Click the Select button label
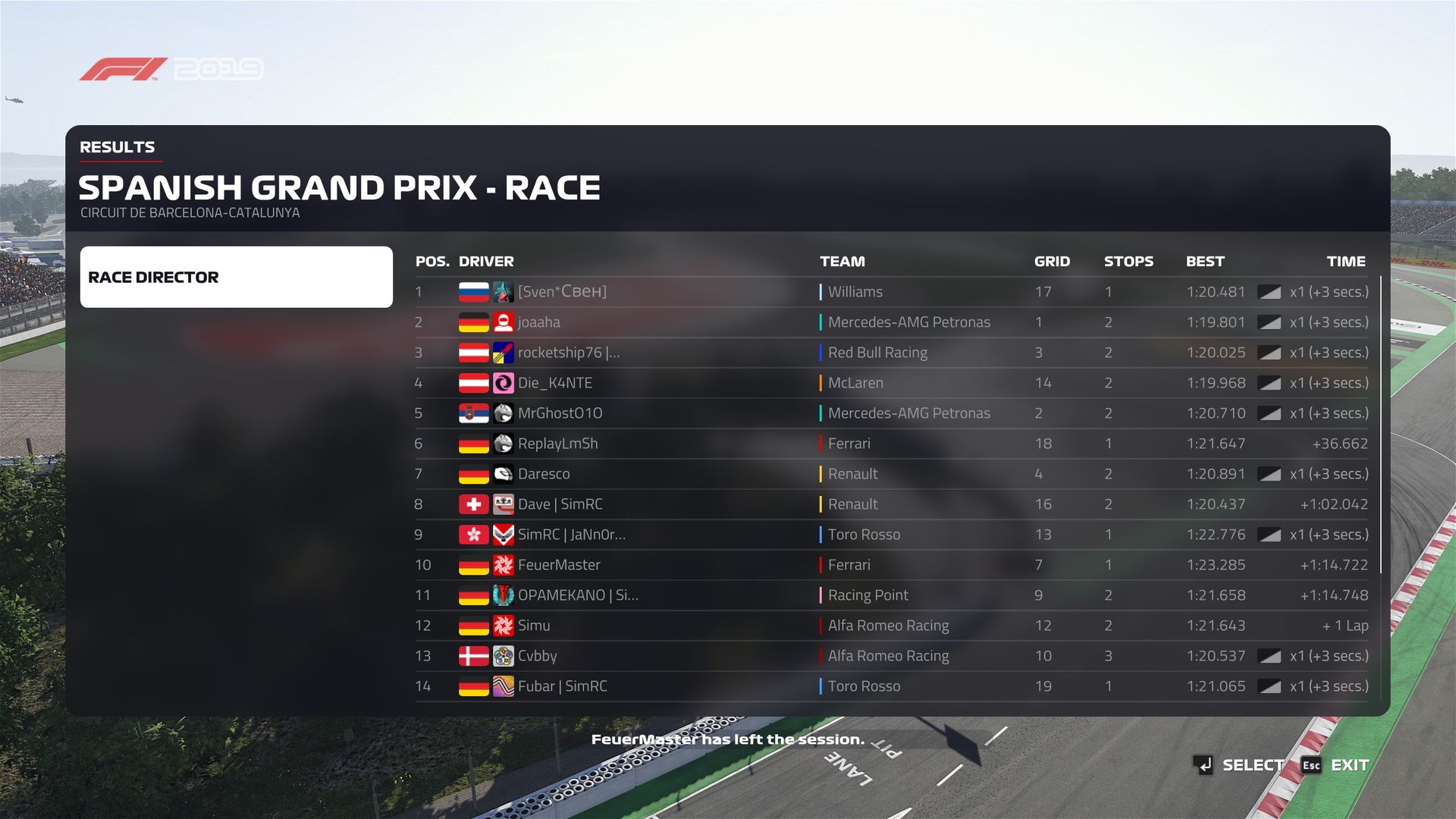This screenshot has width=1456, height=819. [x=1253, y=765]
